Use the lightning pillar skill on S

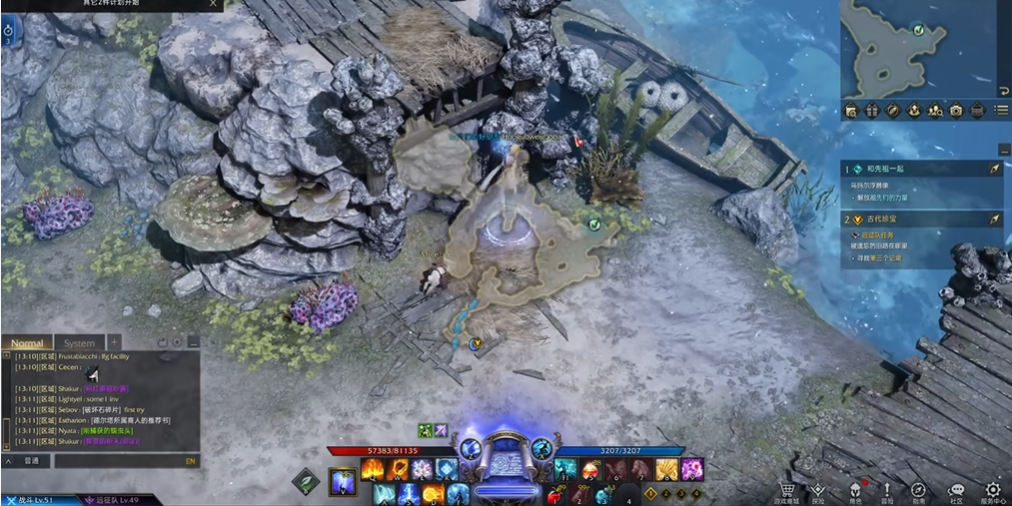pos(408,493)
